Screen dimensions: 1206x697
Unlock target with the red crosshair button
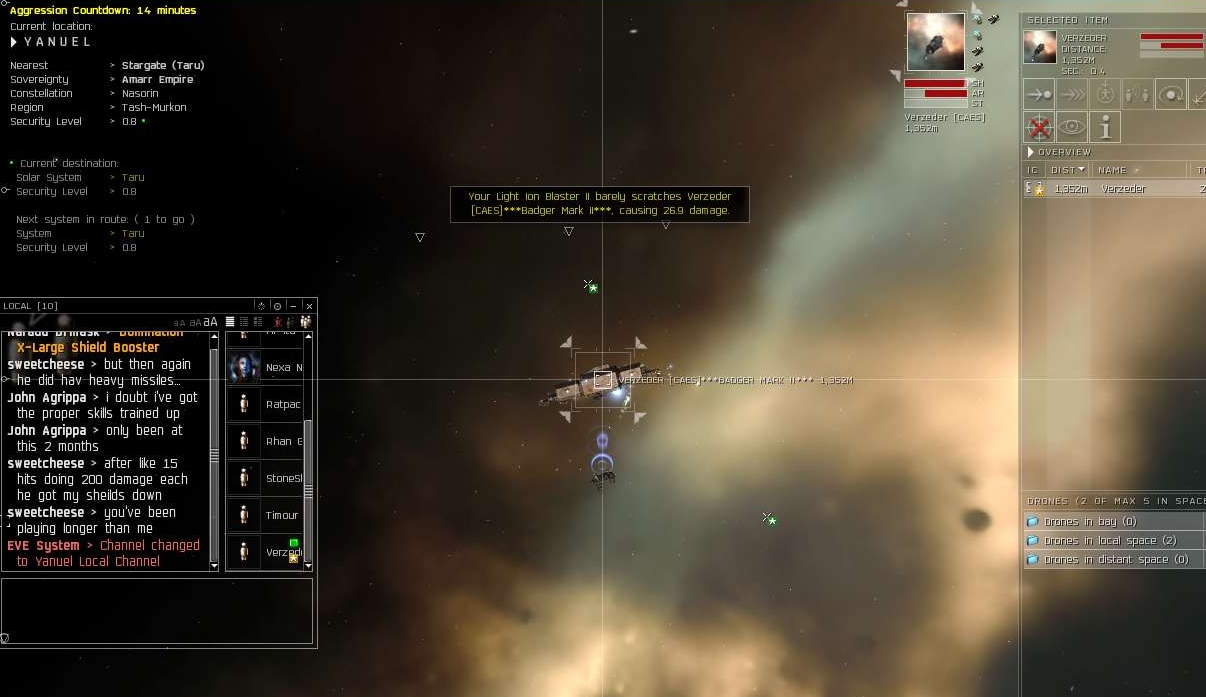(1040, 127)
